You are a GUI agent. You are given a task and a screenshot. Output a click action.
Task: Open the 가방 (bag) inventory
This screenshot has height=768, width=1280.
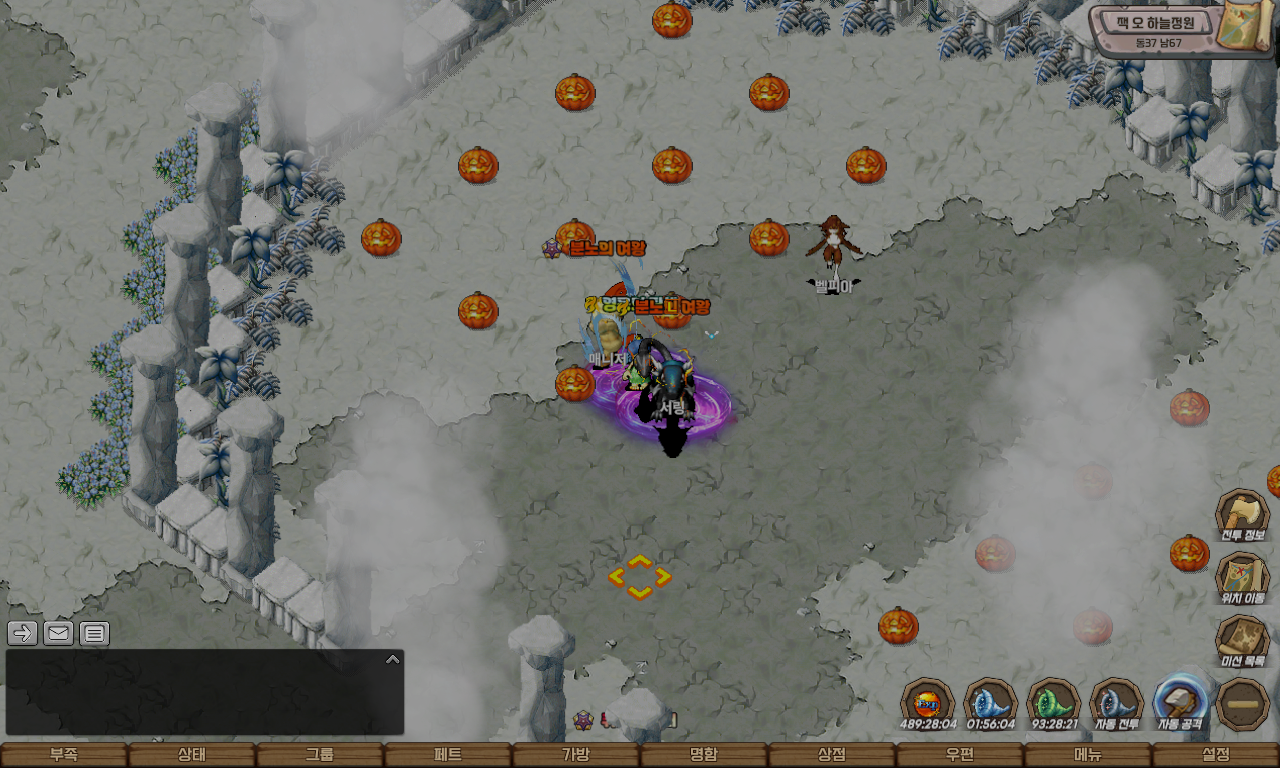click(575, 755)
